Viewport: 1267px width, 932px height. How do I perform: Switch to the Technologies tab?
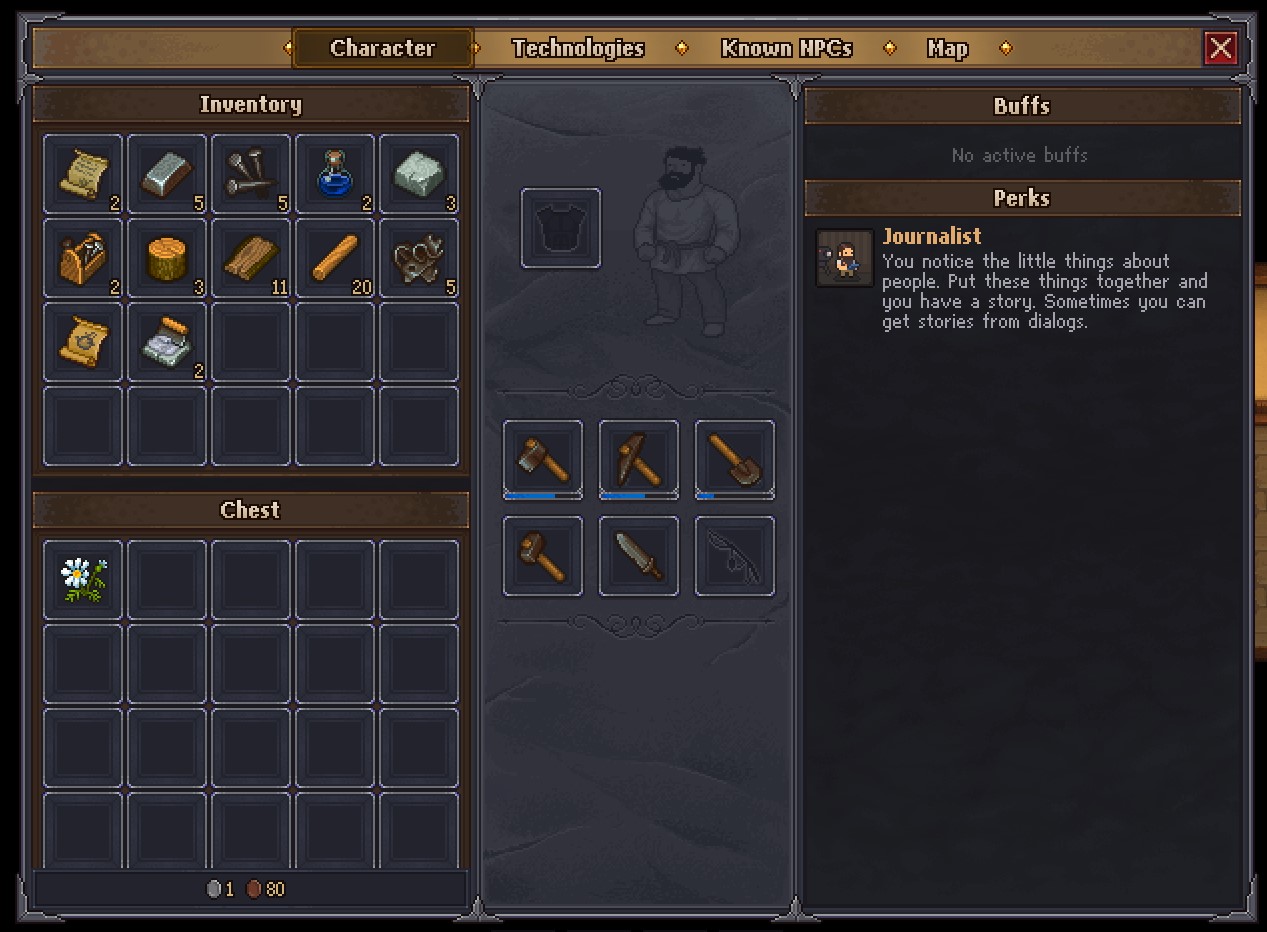click(578, 48)
